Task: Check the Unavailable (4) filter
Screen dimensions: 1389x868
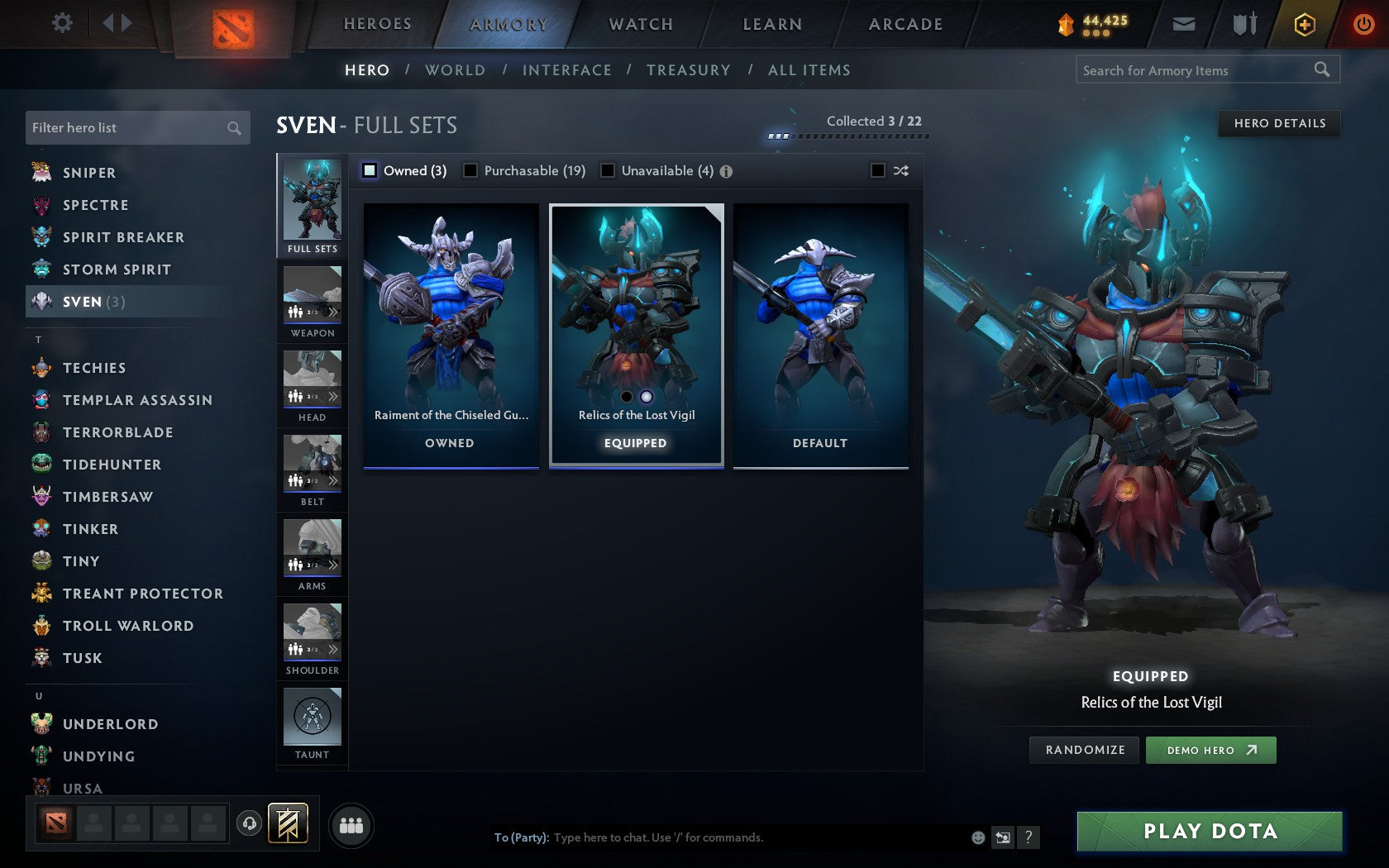Action: (x=609, y=170)
